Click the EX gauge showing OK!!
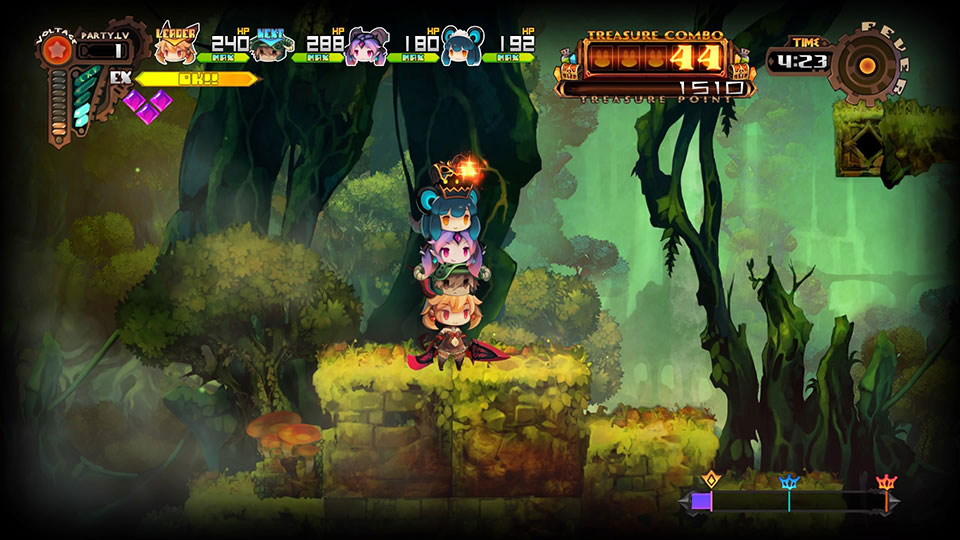Screen dimensions: 960x540 (x=196, y=78)
